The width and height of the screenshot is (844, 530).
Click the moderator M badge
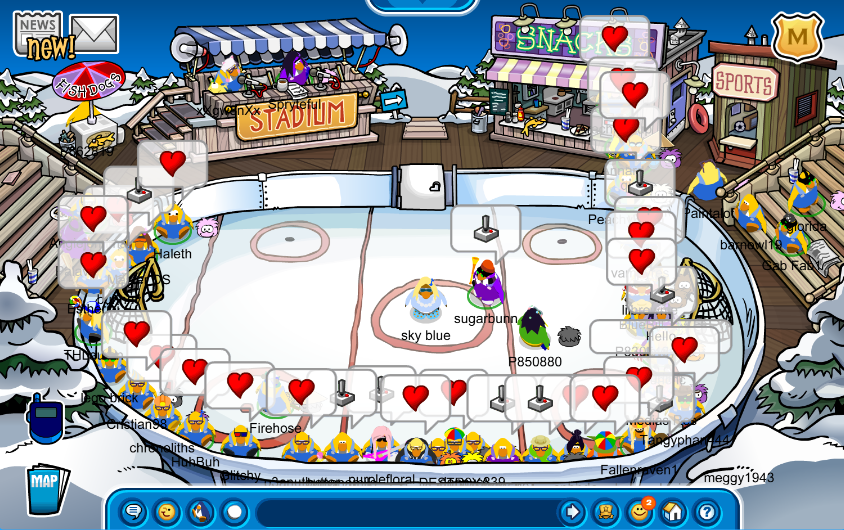[x=797, y=37]
